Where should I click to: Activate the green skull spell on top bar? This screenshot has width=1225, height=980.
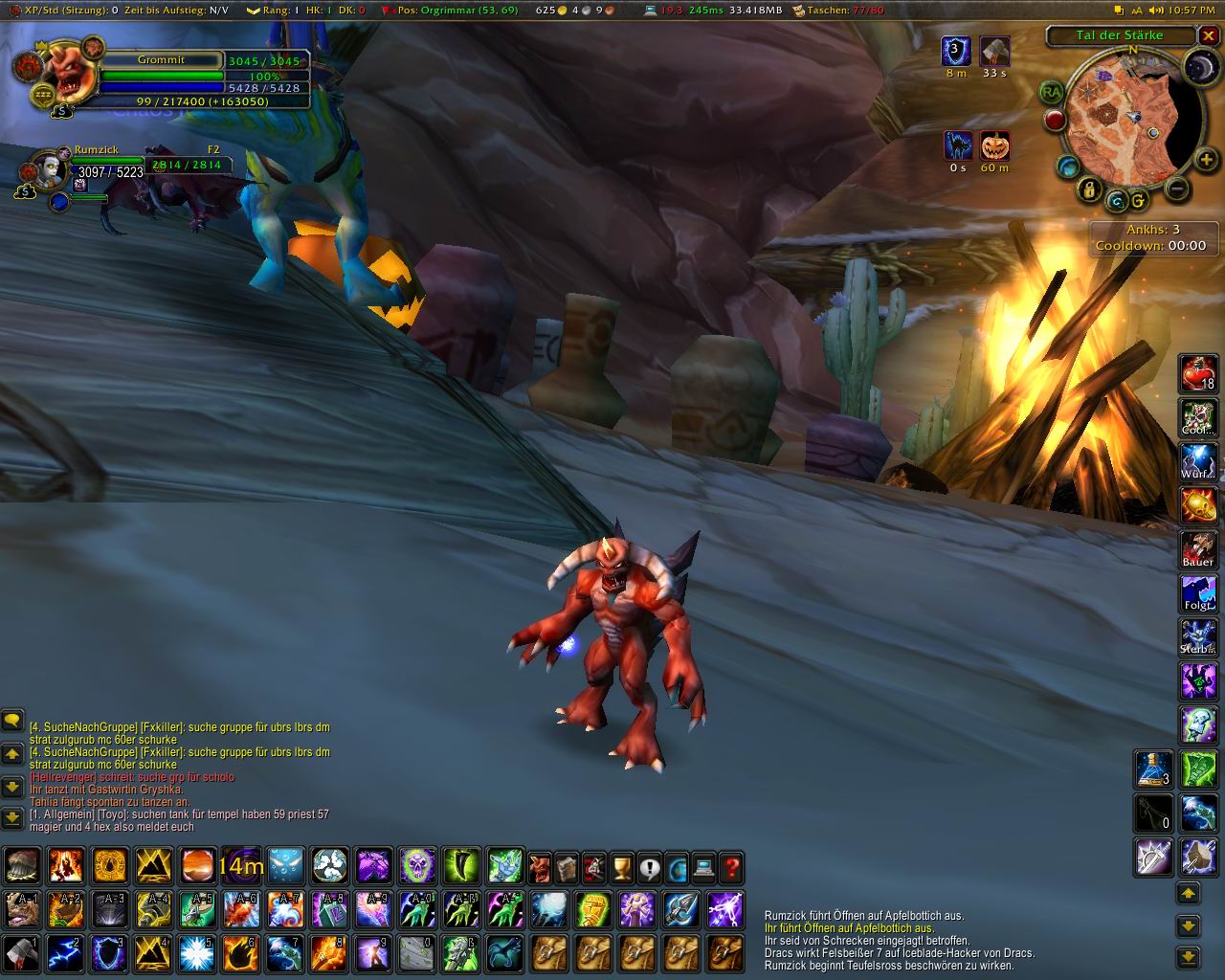[417, 867]
